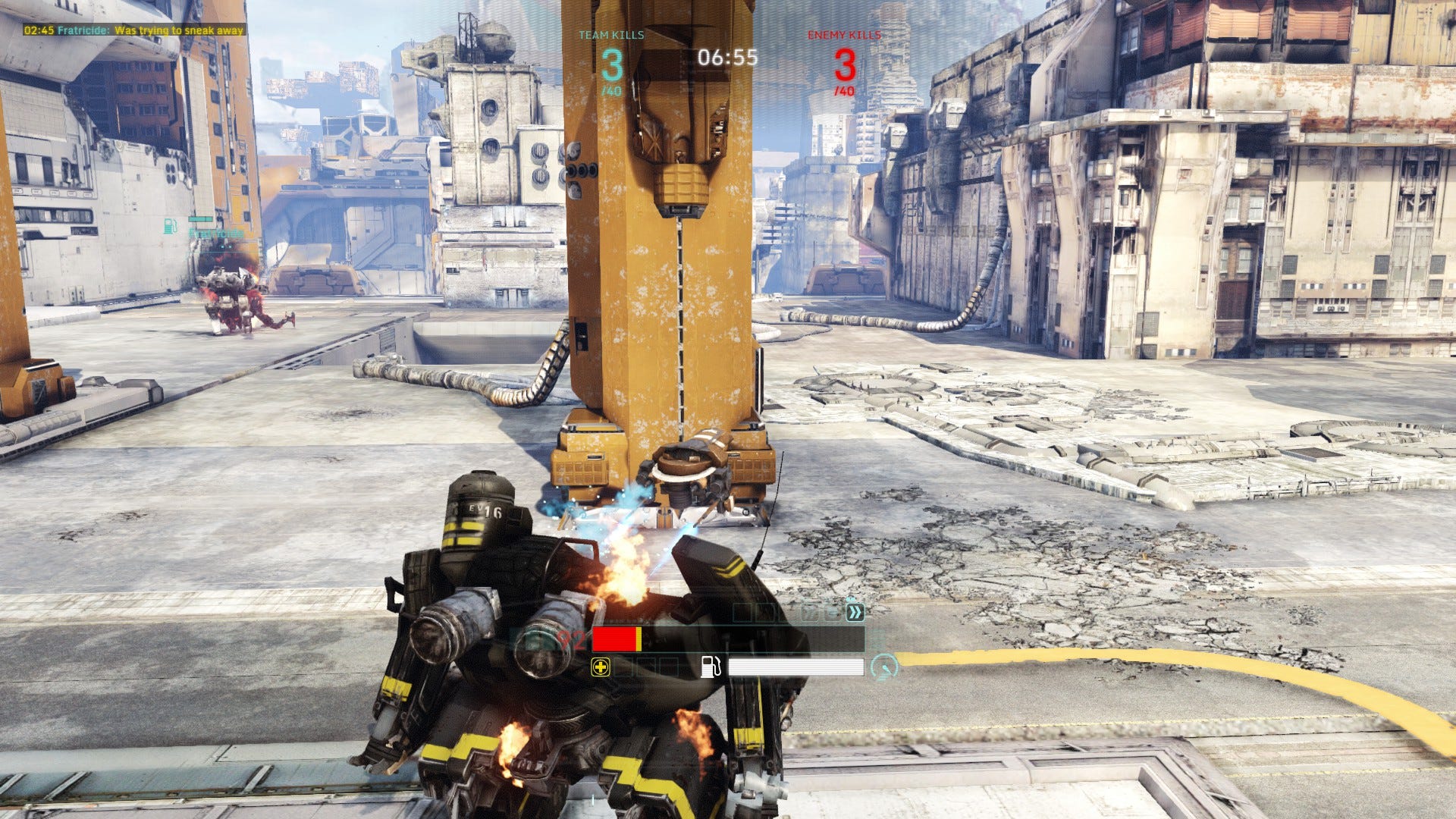Activate the double-chevron boost icon
Image resolution: width=1456 pixels, height=819 pixels.
(855, 613)
